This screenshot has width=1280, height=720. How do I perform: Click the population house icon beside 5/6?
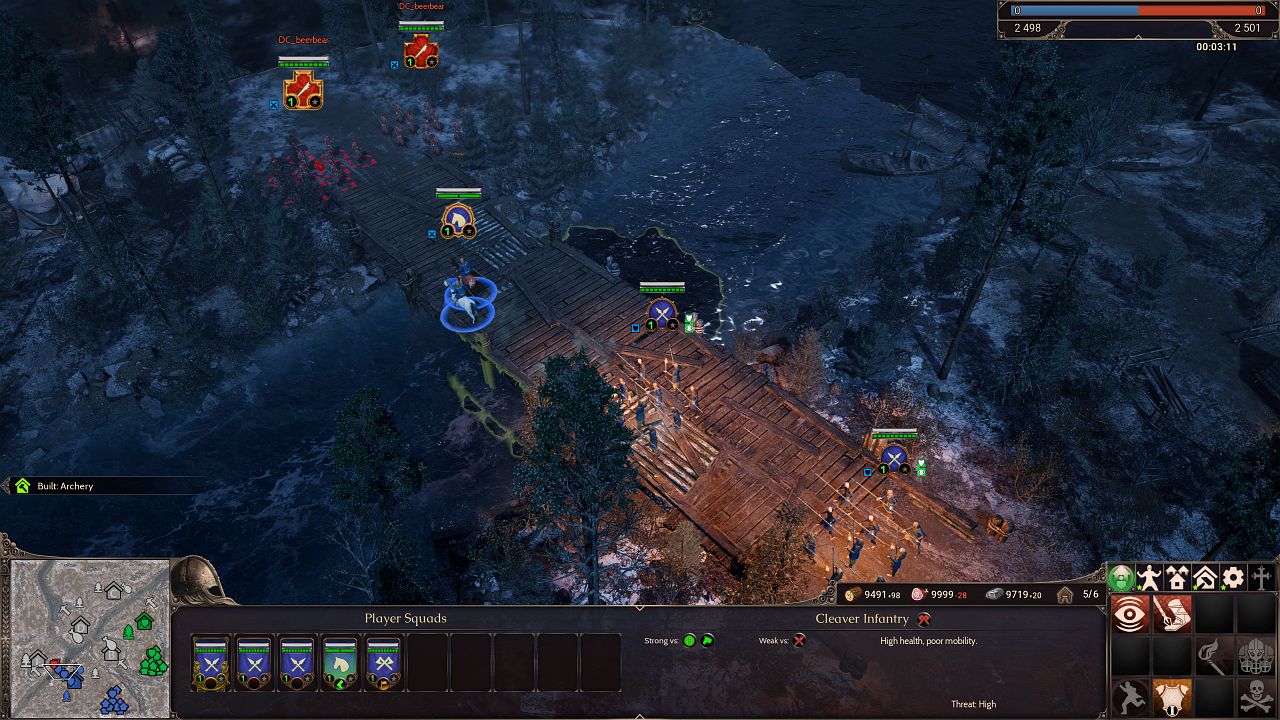coord(1064,594)
